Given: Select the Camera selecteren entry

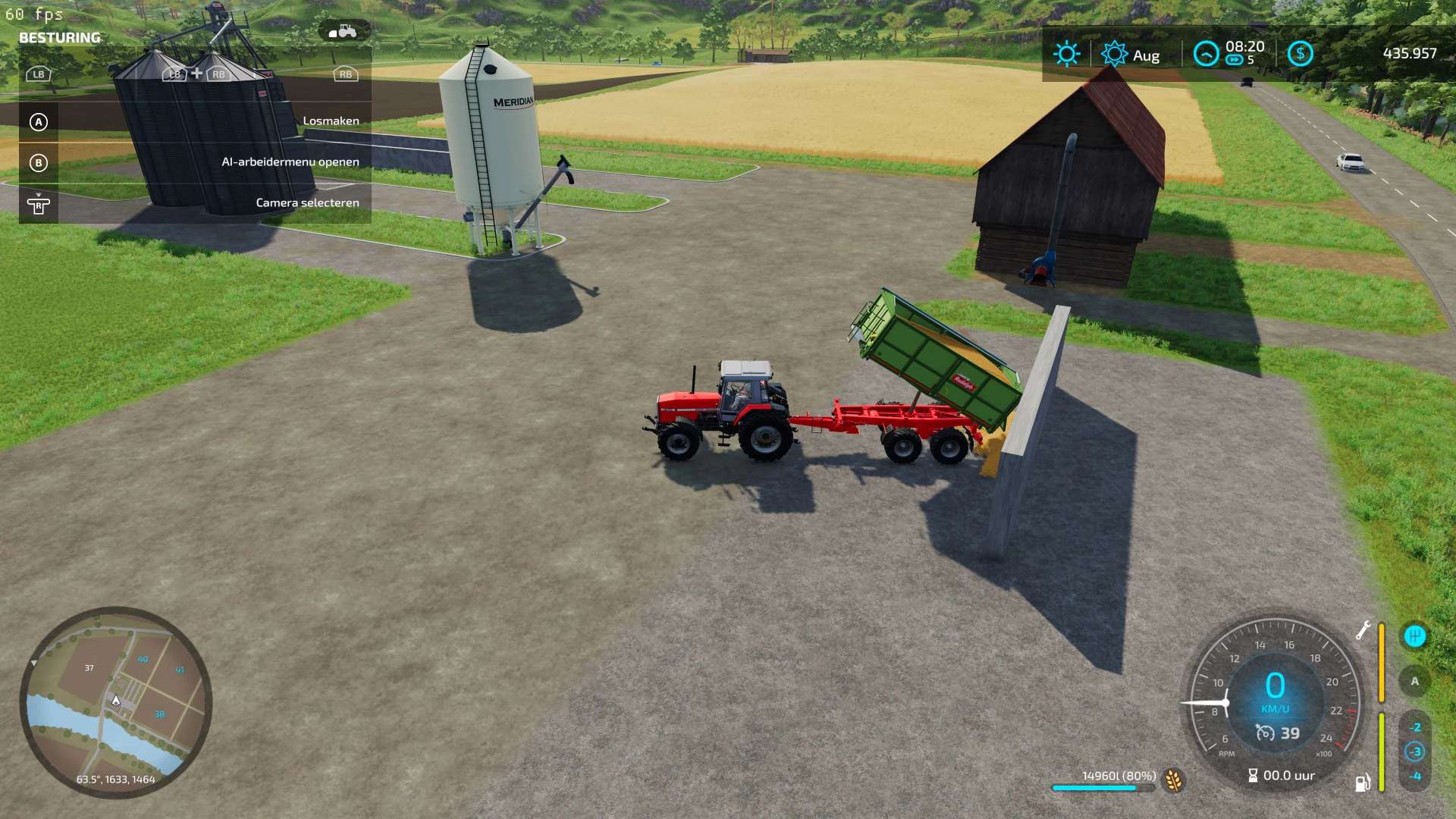Looking at the screenshot, I should click(195, 203).
